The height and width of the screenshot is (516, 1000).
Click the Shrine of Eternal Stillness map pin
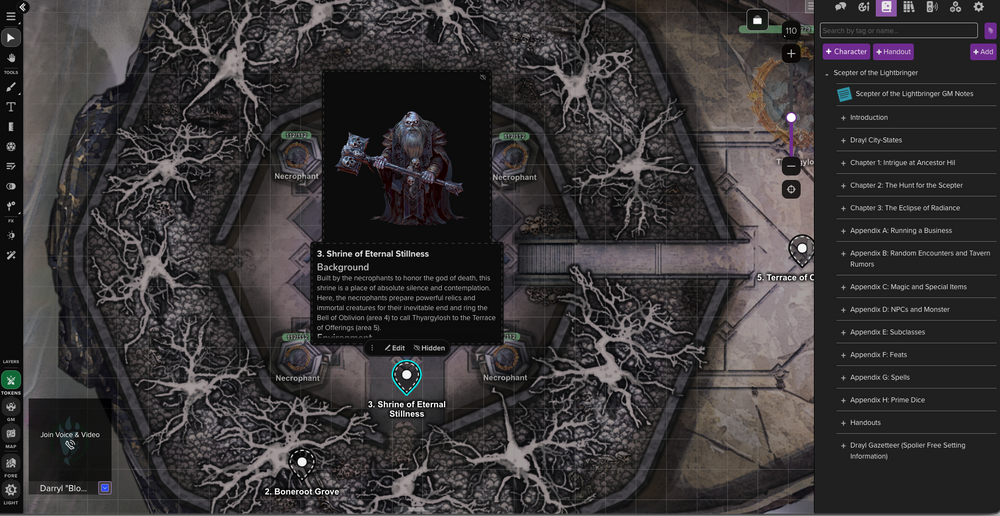407,376
